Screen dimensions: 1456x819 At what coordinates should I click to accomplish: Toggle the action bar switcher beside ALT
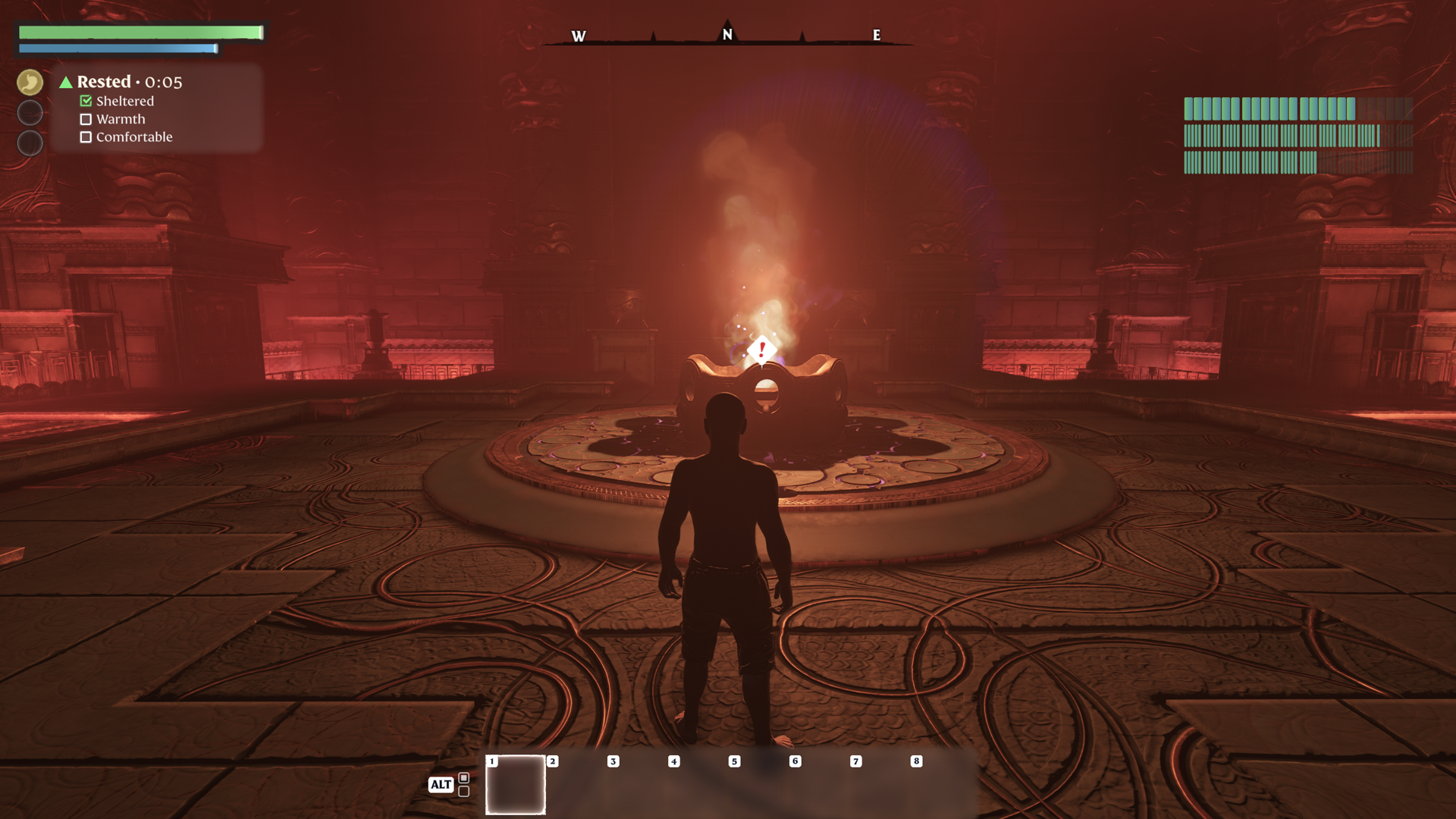[x=463, y=784]
